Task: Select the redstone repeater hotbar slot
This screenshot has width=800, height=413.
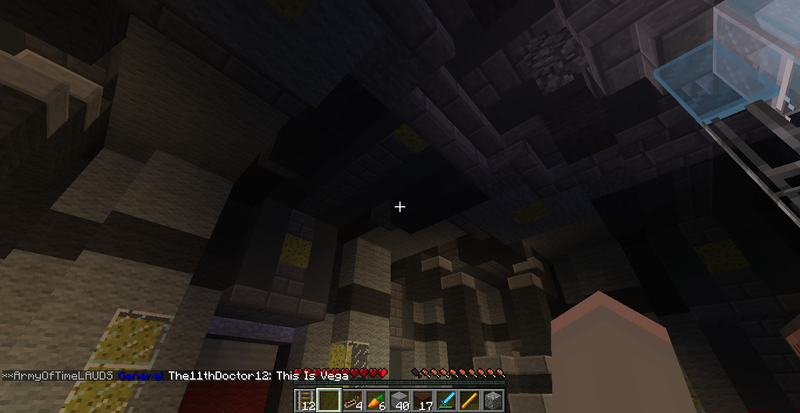Action: (352, 402)
